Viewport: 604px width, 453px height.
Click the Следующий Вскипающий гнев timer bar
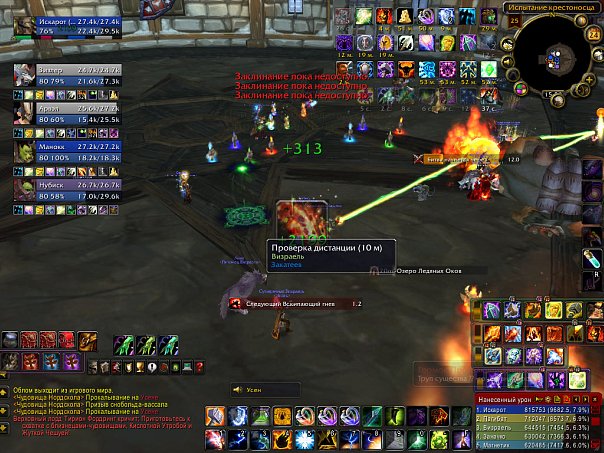295,303
